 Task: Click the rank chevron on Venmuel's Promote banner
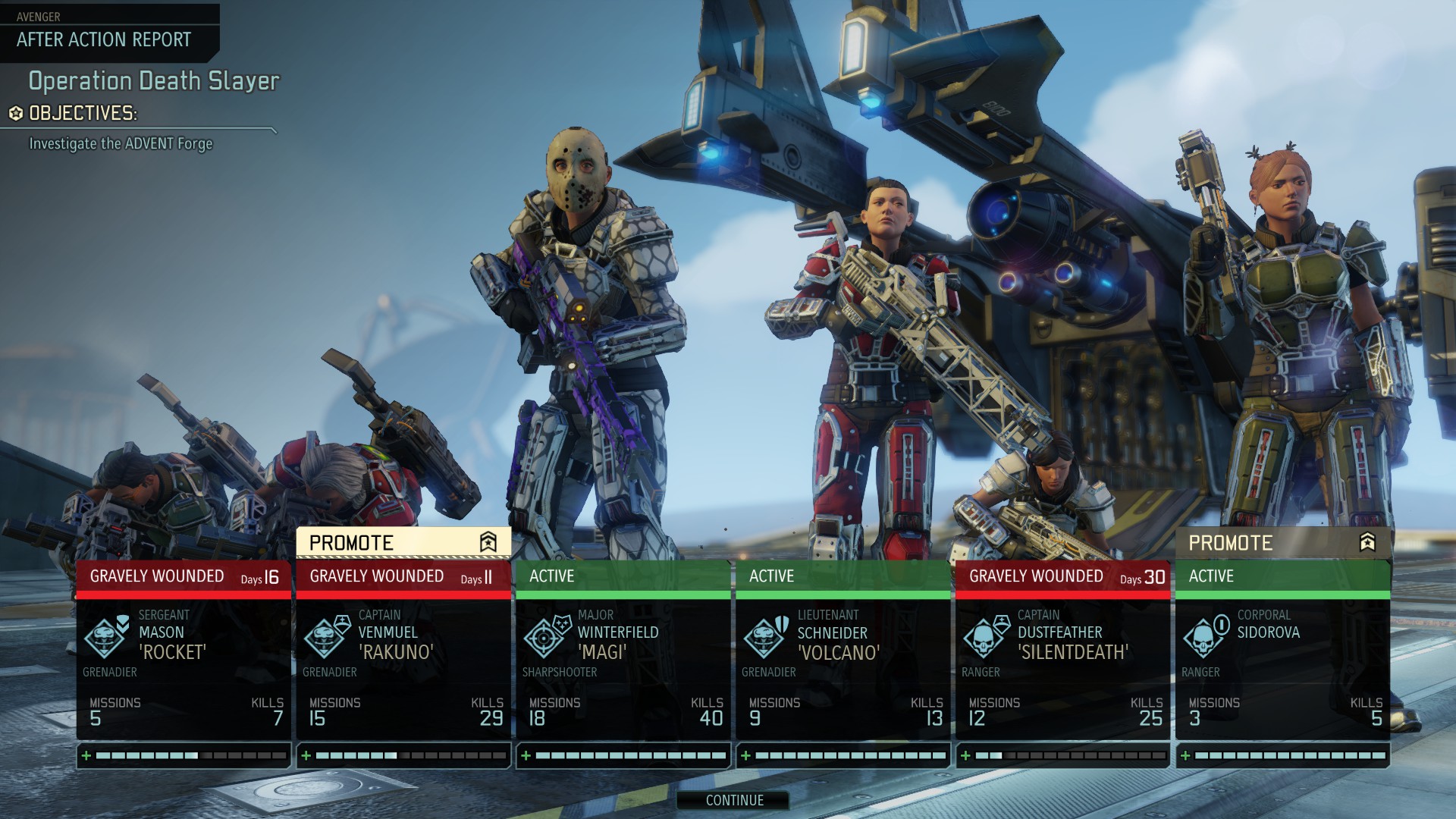pos(488,543)
